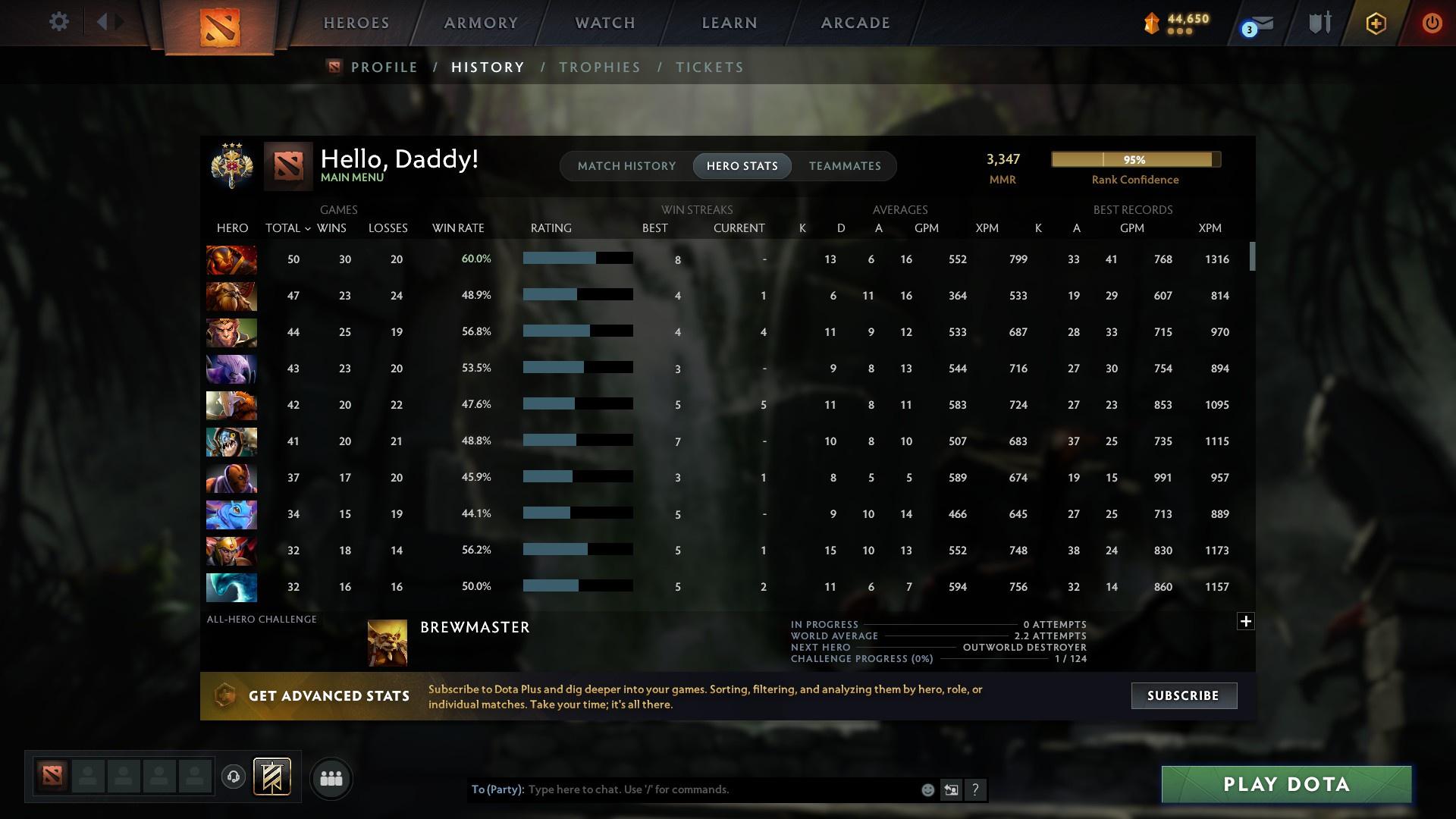Switch to the TEAMMATES tab
The height and width of the screenshot is (819, 1456).
pyautogui.click(x=845, y=165)
